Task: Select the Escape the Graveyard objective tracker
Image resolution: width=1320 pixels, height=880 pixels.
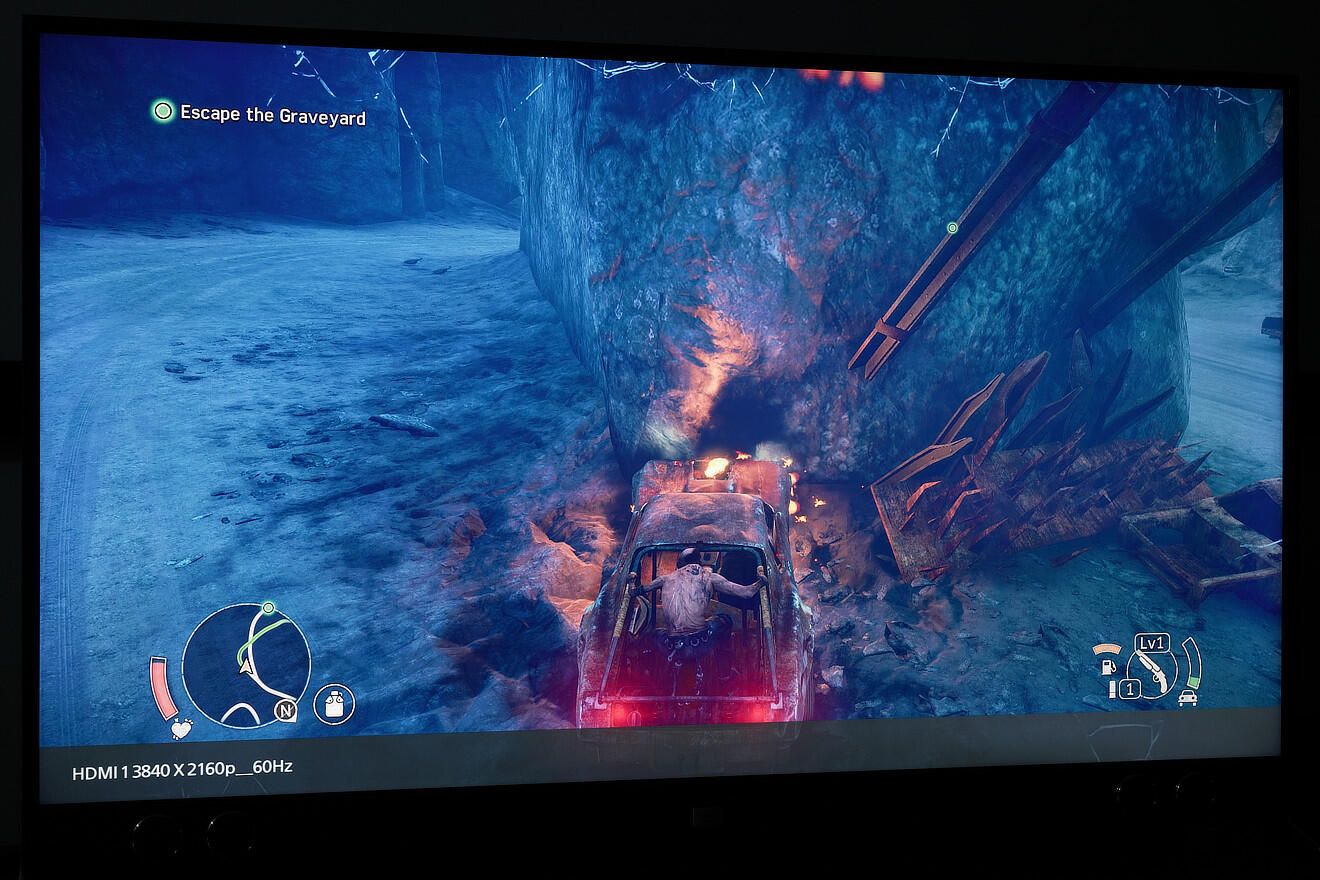Action: (260, 115)
